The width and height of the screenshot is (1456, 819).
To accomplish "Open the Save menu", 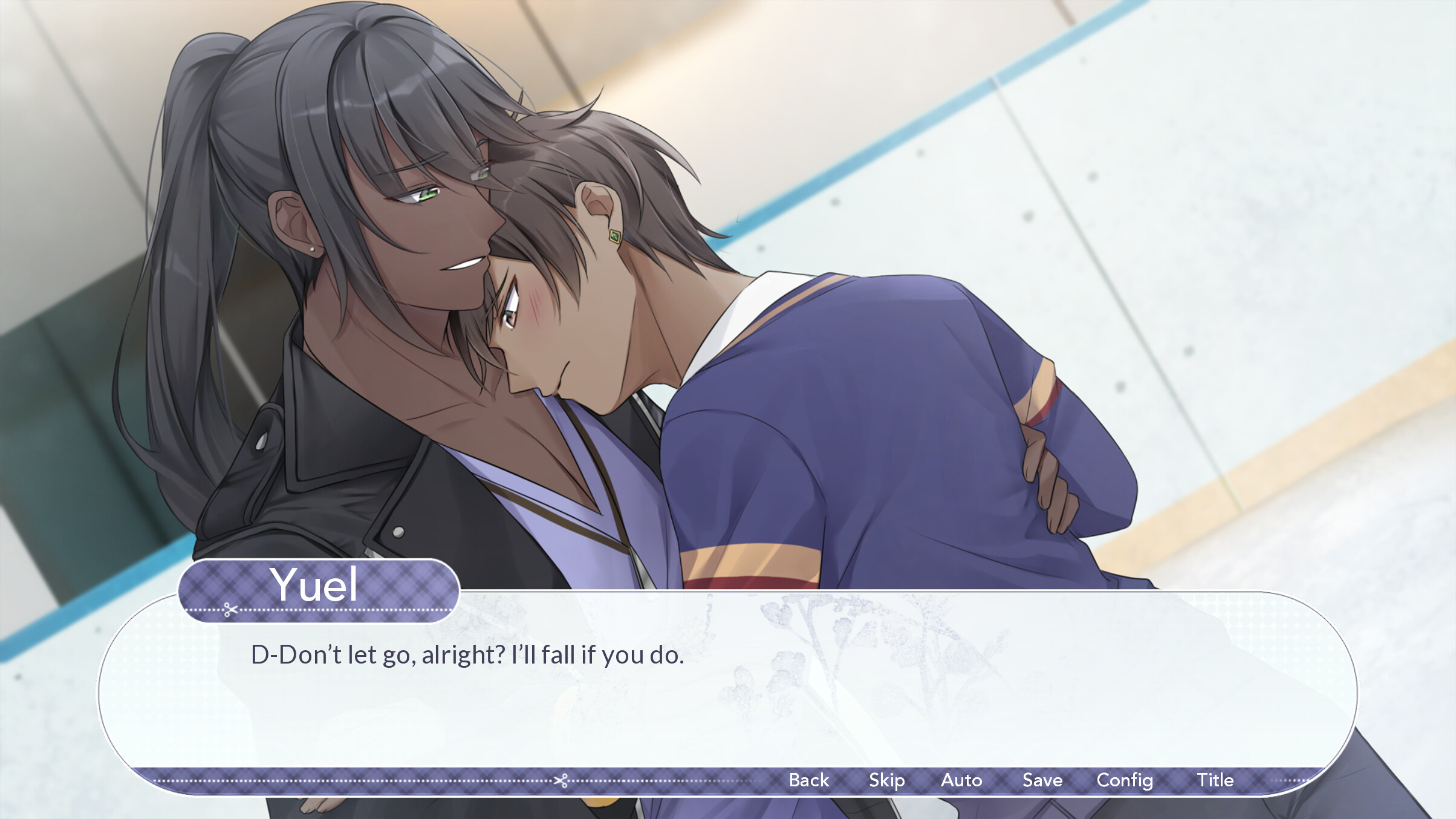I will point(1041,780).
